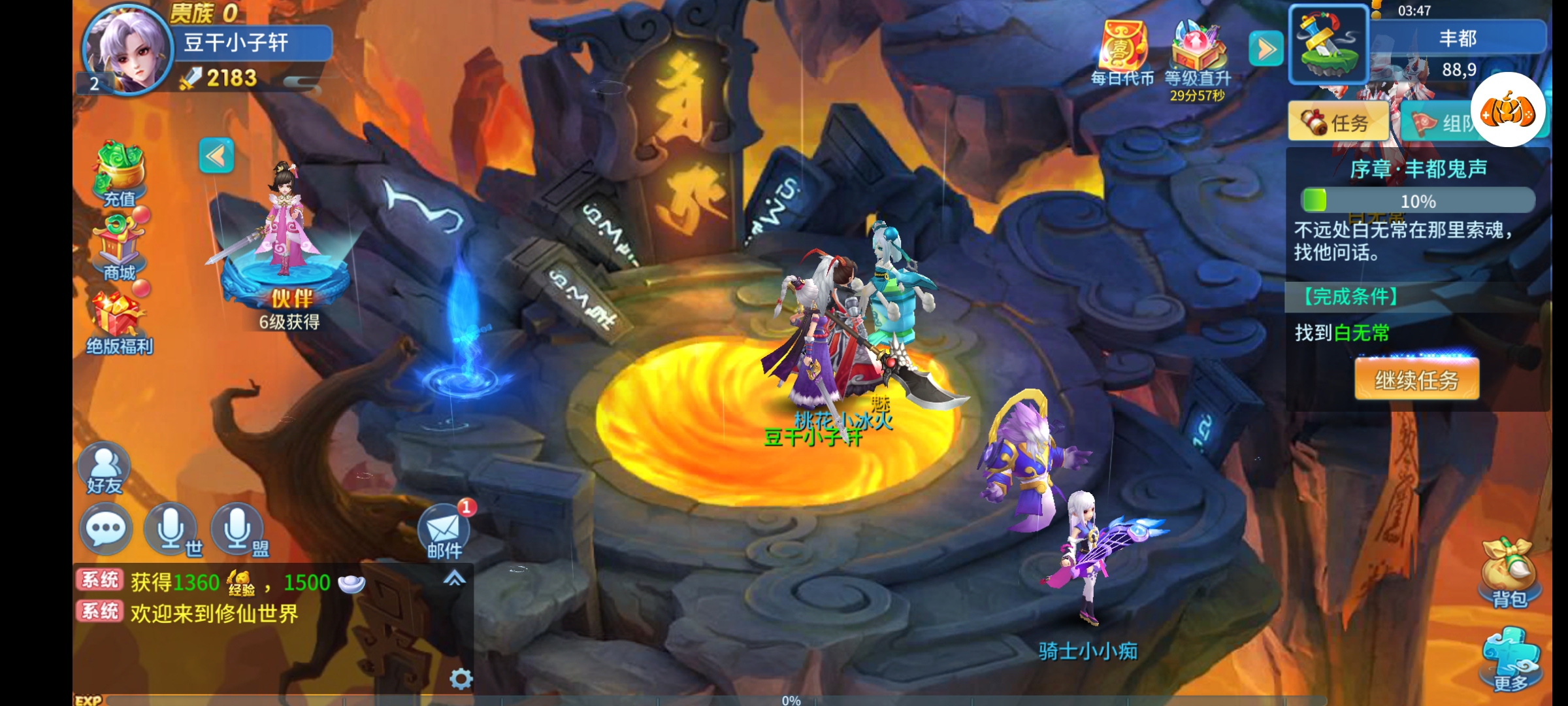Viewport: 1568px width, 706px height.
Task: Open the 背包 backpack
Action: click(1509, 572)
